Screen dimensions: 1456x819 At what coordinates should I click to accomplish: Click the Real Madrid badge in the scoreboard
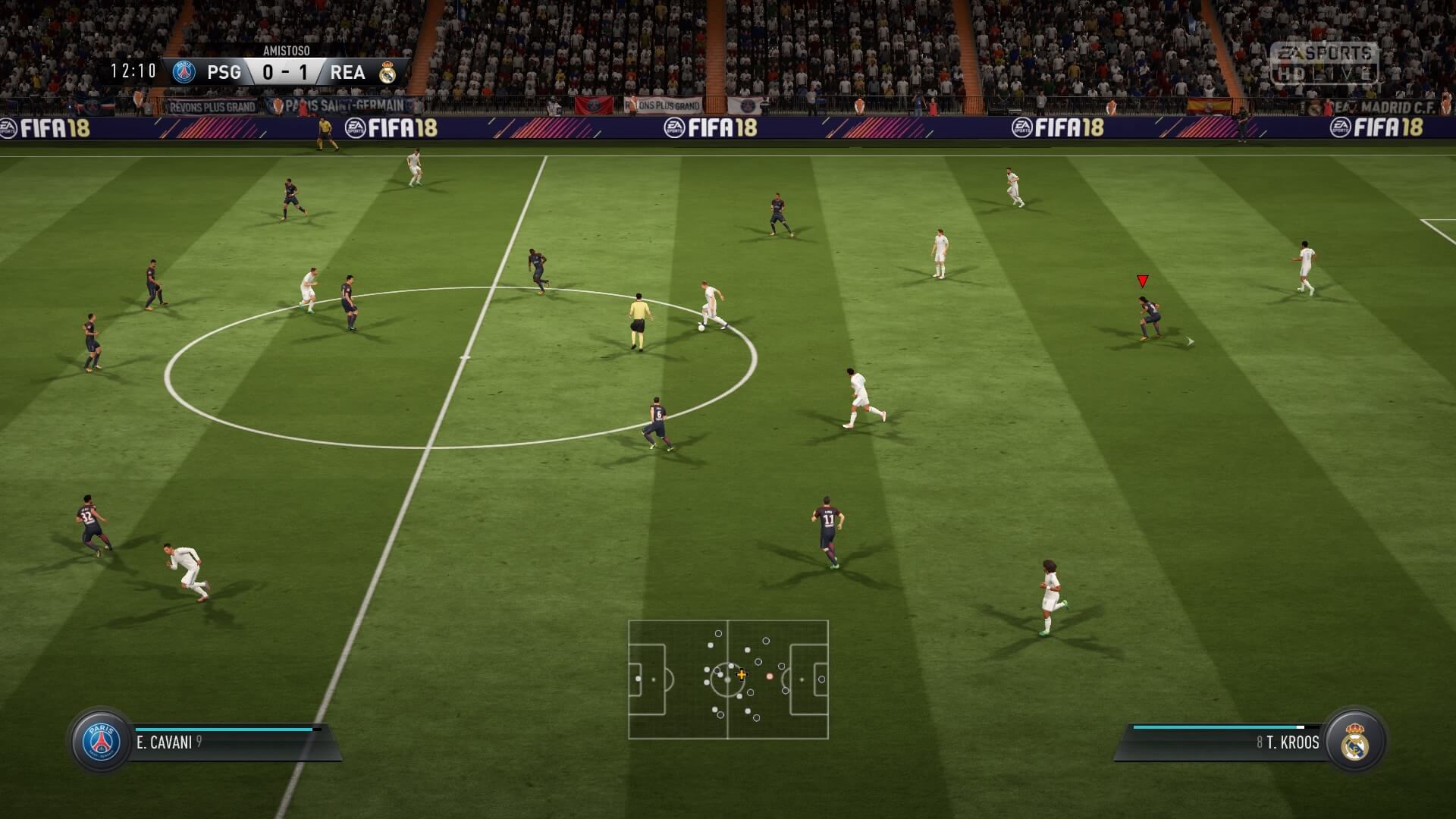click(x=388, y=72)
